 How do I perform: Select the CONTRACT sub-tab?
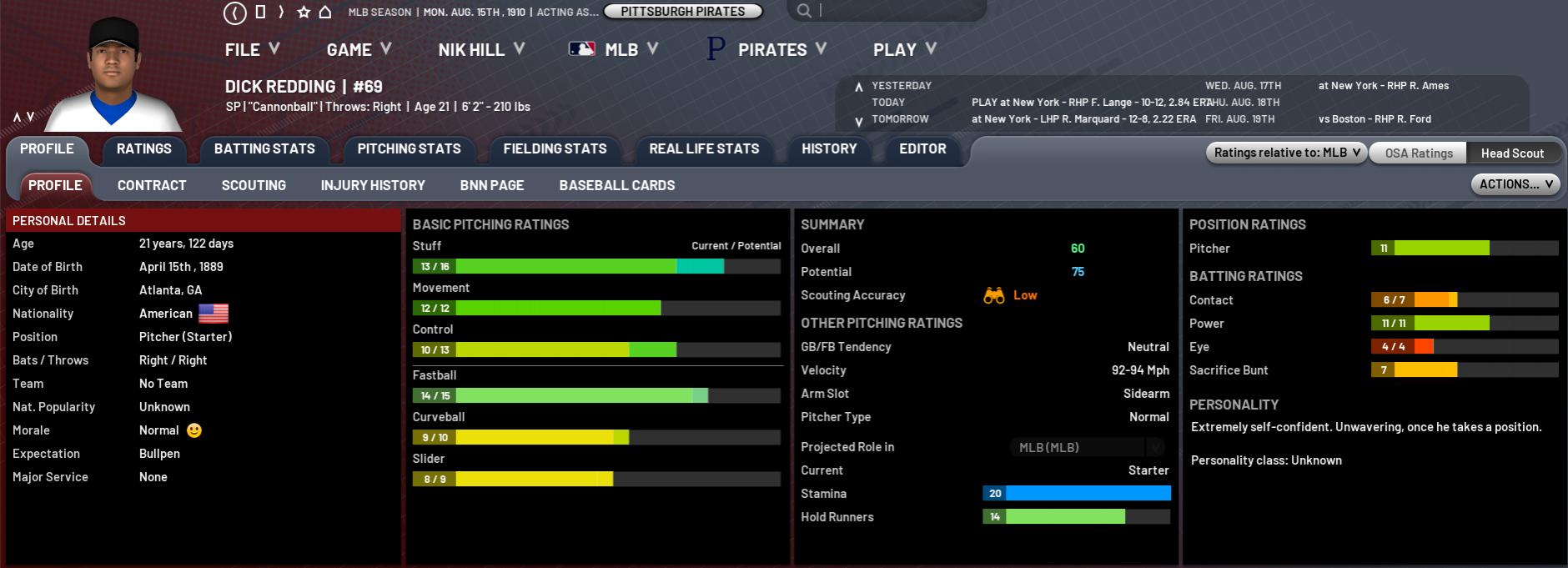pos(152,186)
